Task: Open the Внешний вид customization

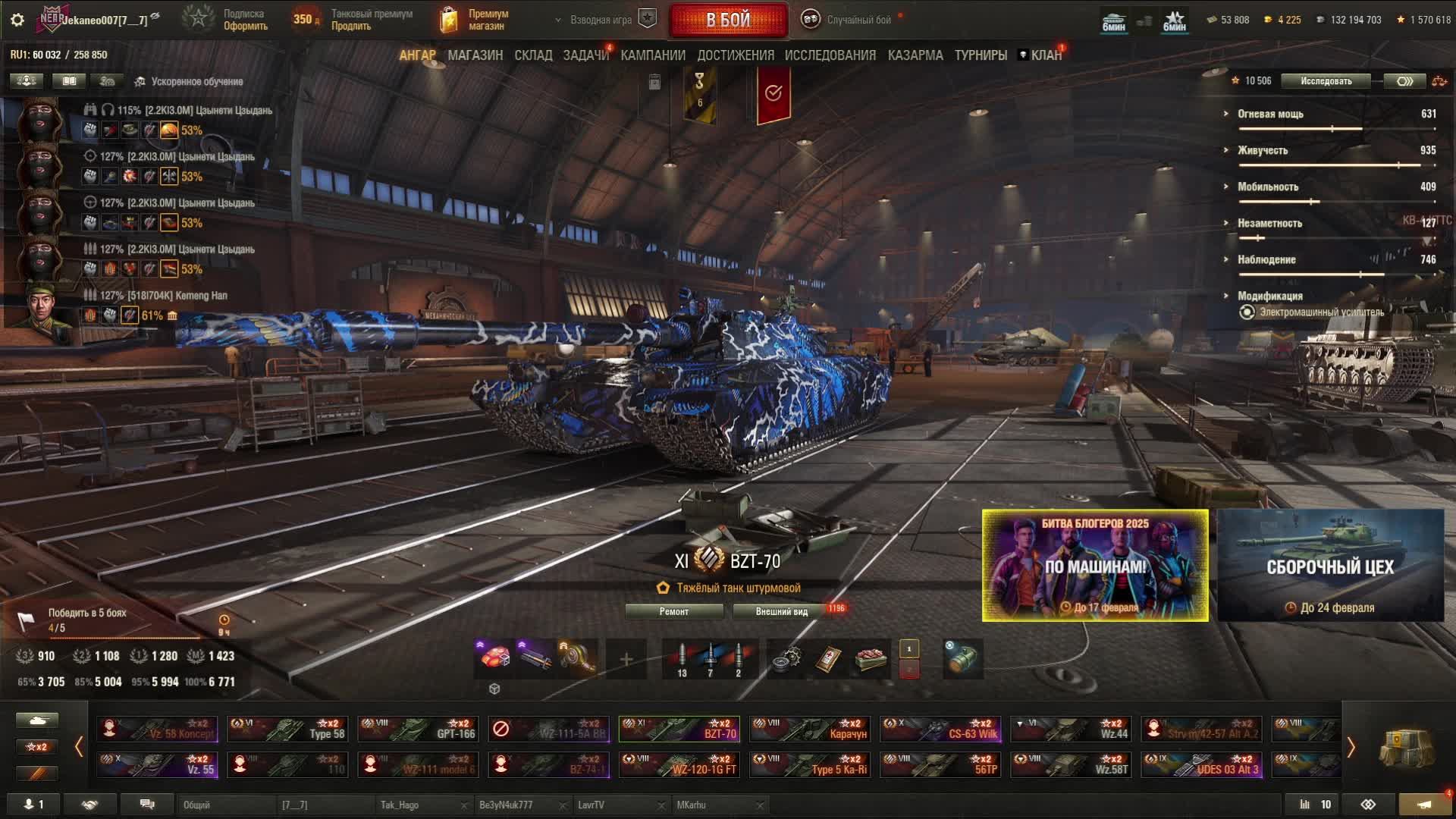Action: 782,611
